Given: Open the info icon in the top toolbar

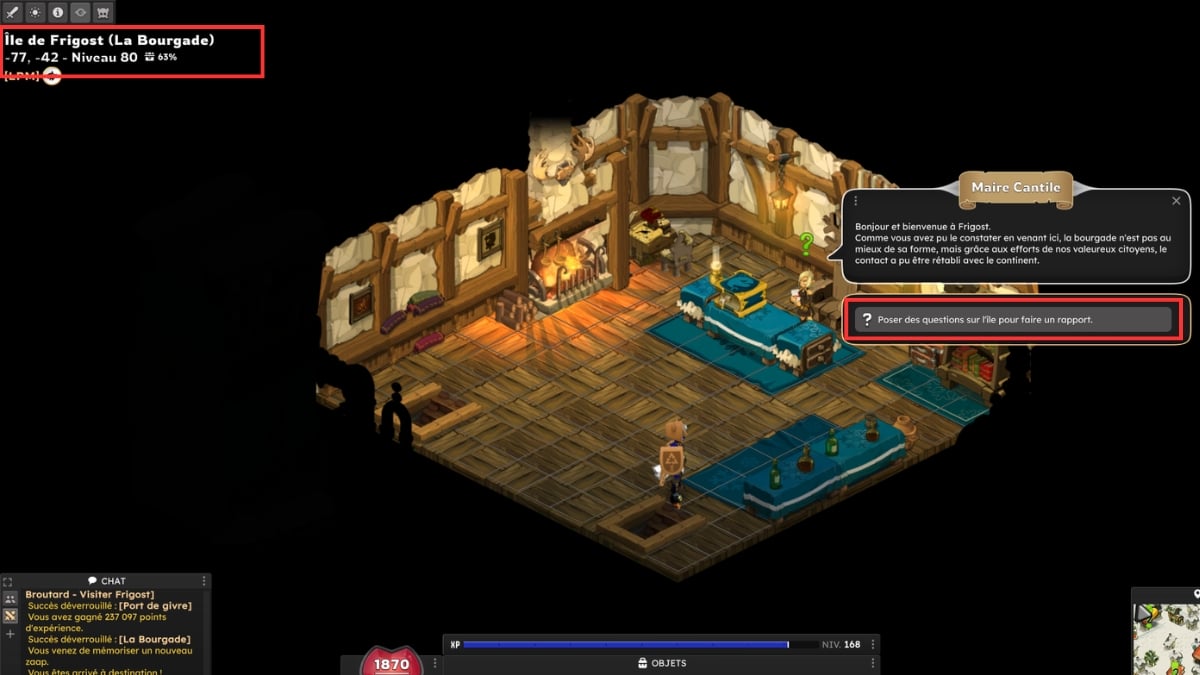Looking at the screenshot, I should click(57, 12).
